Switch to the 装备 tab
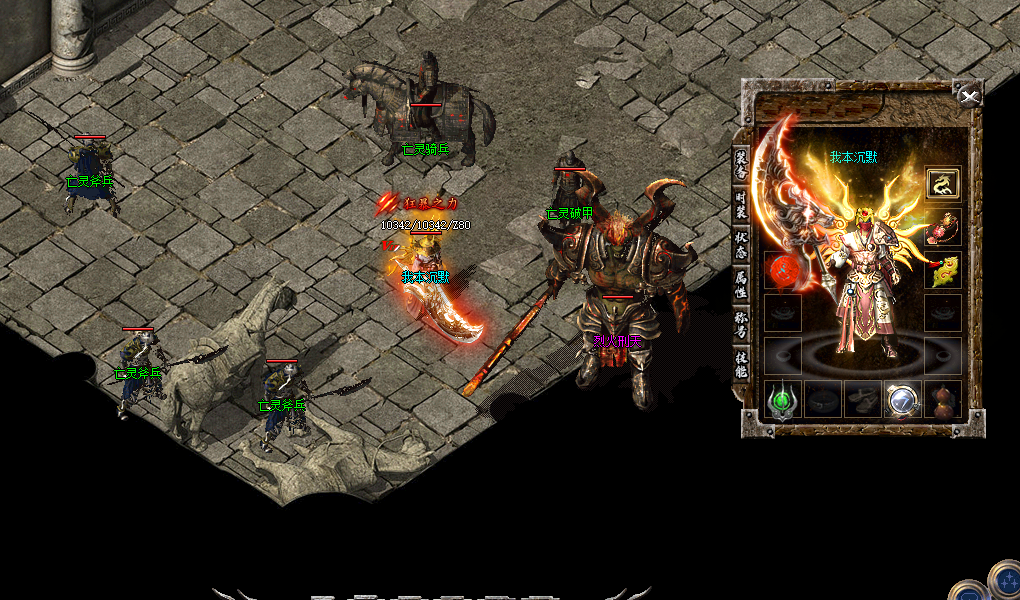This screenshot has height=600, width=1020. coord(741,164)
